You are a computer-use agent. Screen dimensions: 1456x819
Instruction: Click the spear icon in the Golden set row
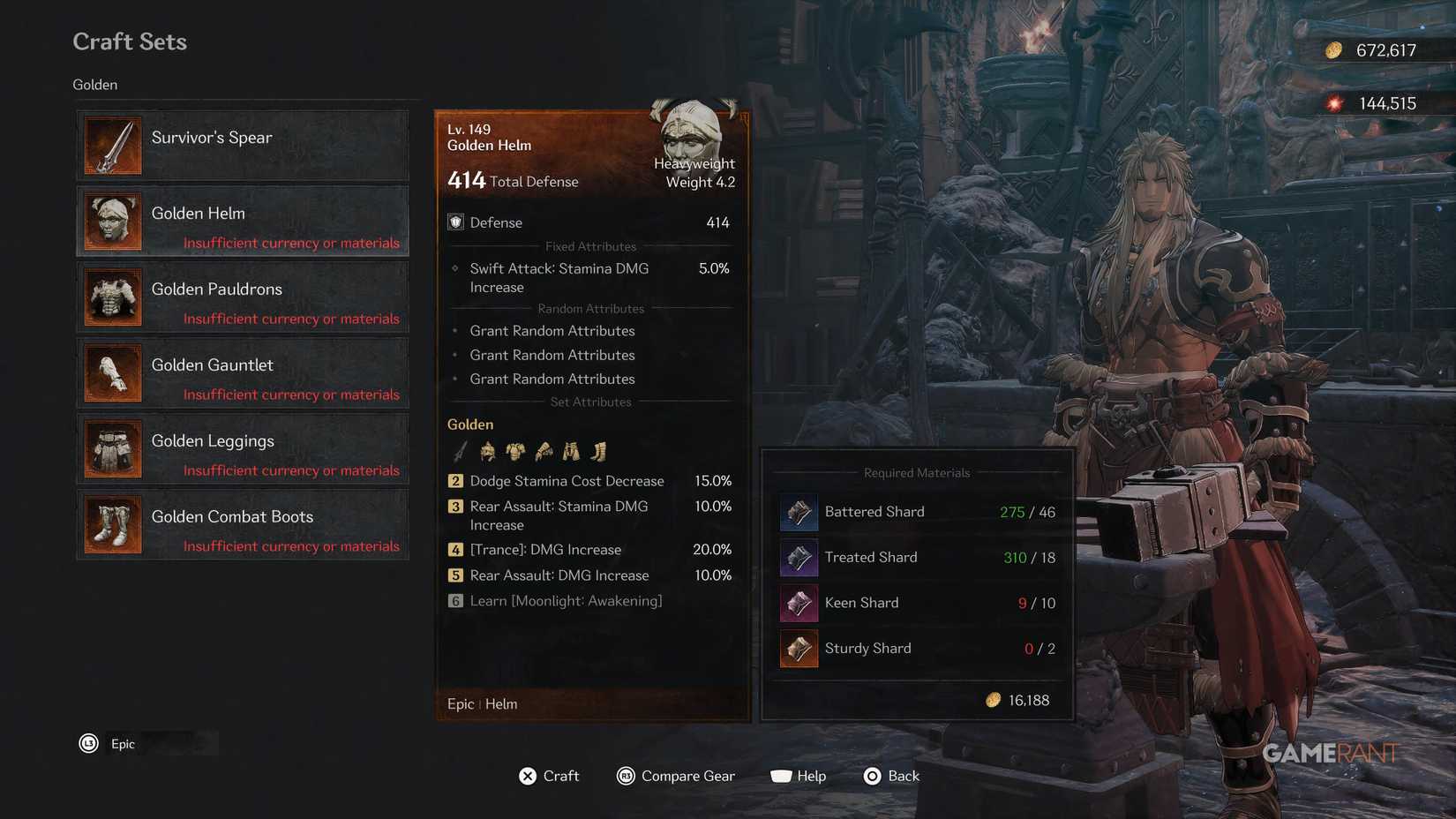tap(459, 451)
